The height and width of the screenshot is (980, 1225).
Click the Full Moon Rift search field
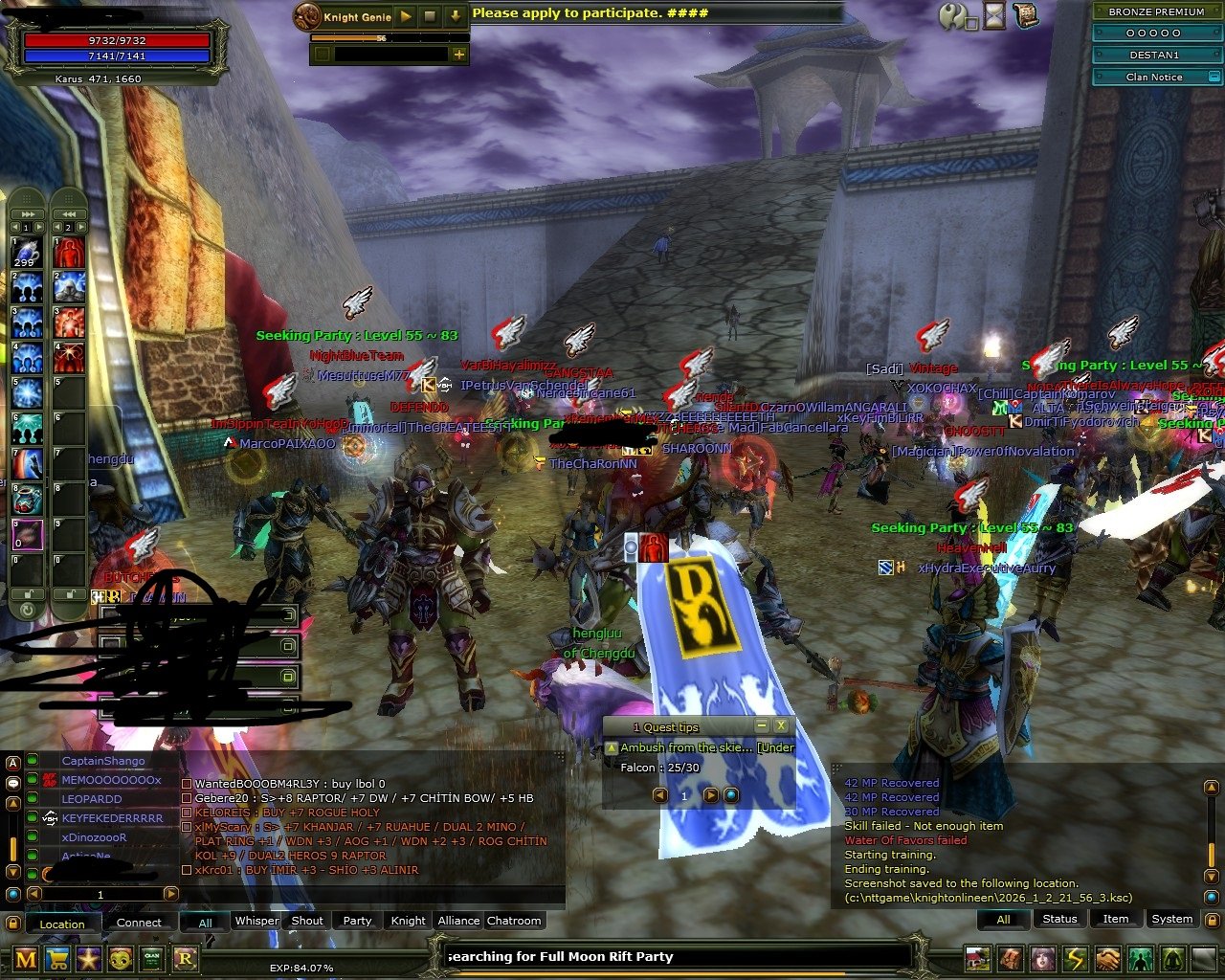point(670,956)
